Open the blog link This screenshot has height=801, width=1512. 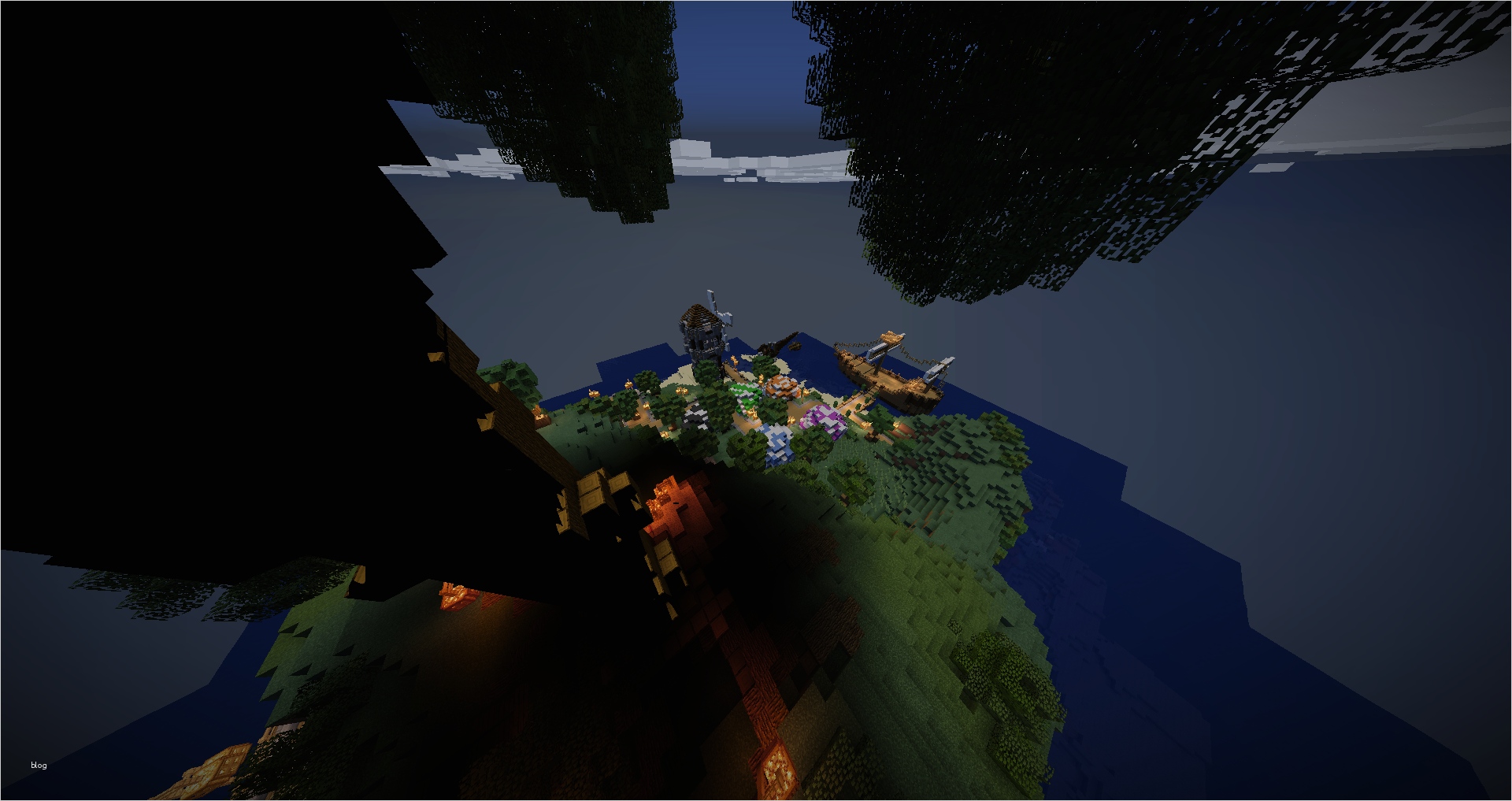[x=39, y=765]
